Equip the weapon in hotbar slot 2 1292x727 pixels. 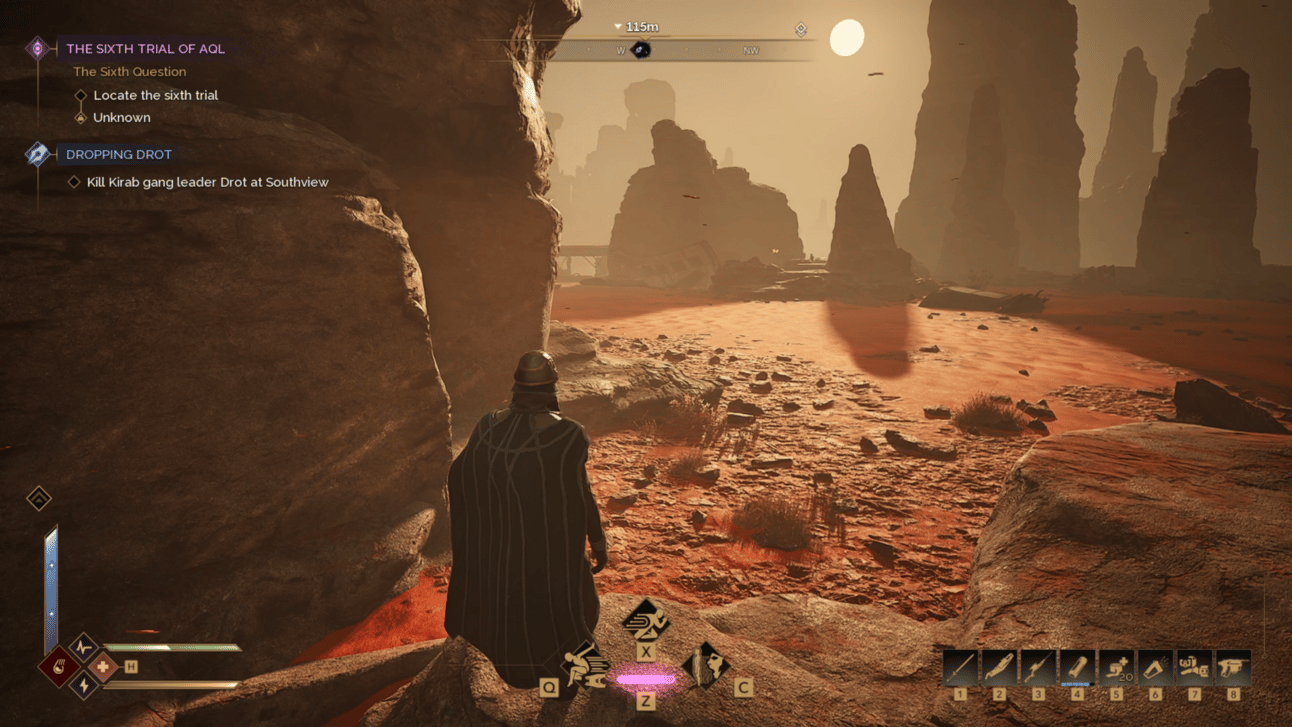click(999, 667)
